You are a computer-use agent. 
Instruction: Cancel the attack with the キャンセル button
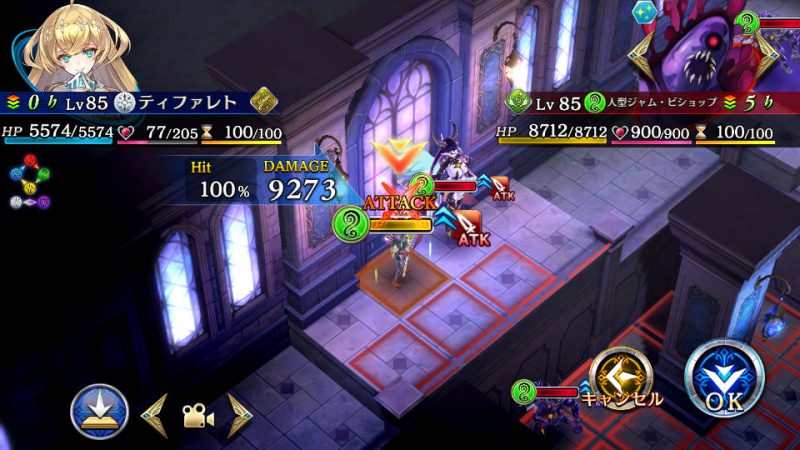pyautogui.click(x=620, y=380)
